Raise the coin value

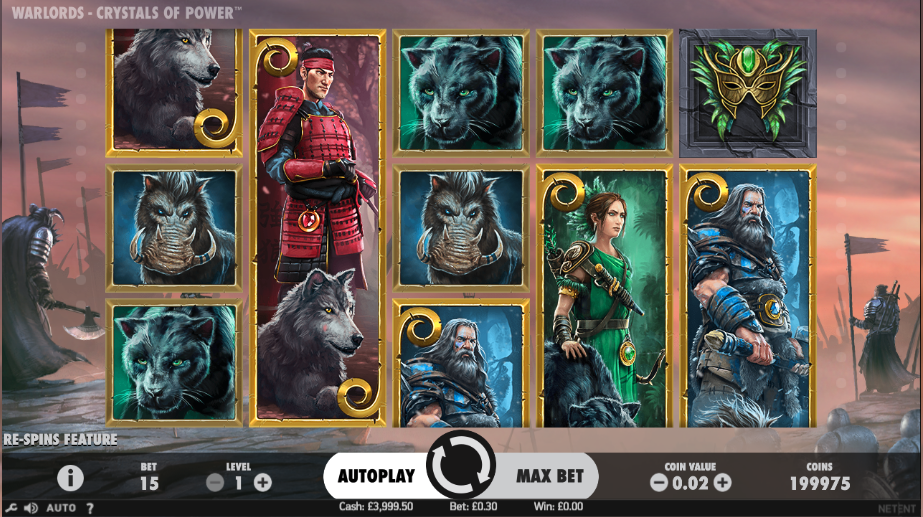(722, 482)
